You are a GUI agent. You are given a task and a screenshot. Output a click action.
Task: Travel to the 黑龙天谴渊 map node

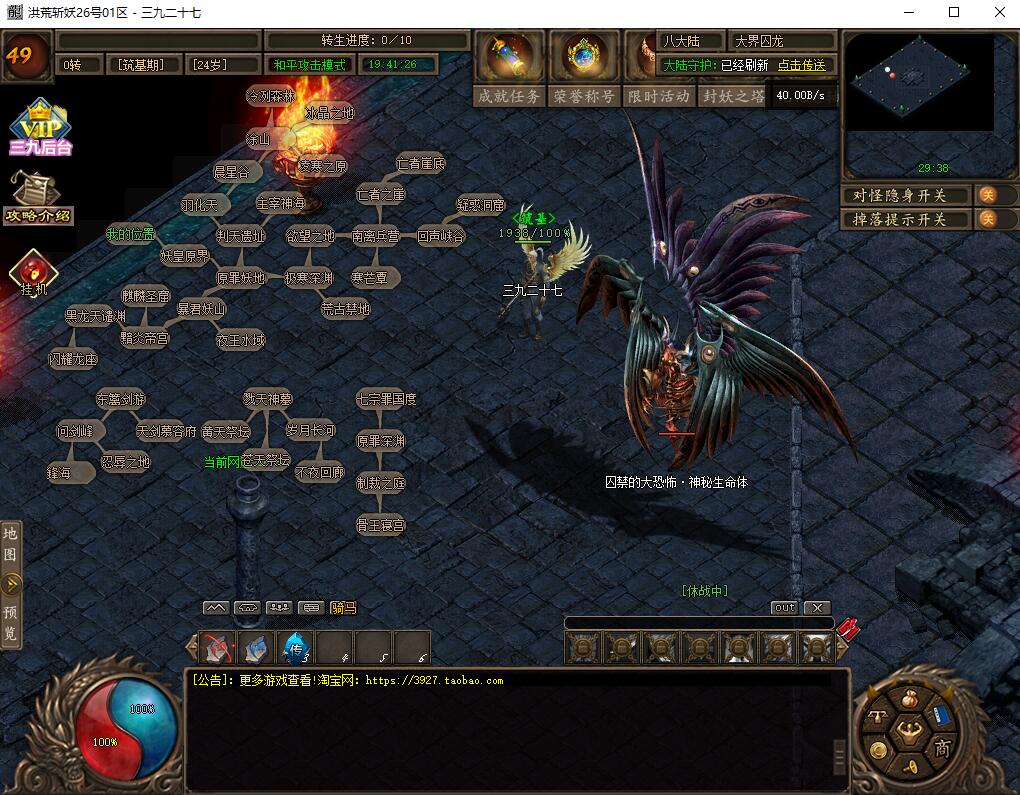pos(95,316)
